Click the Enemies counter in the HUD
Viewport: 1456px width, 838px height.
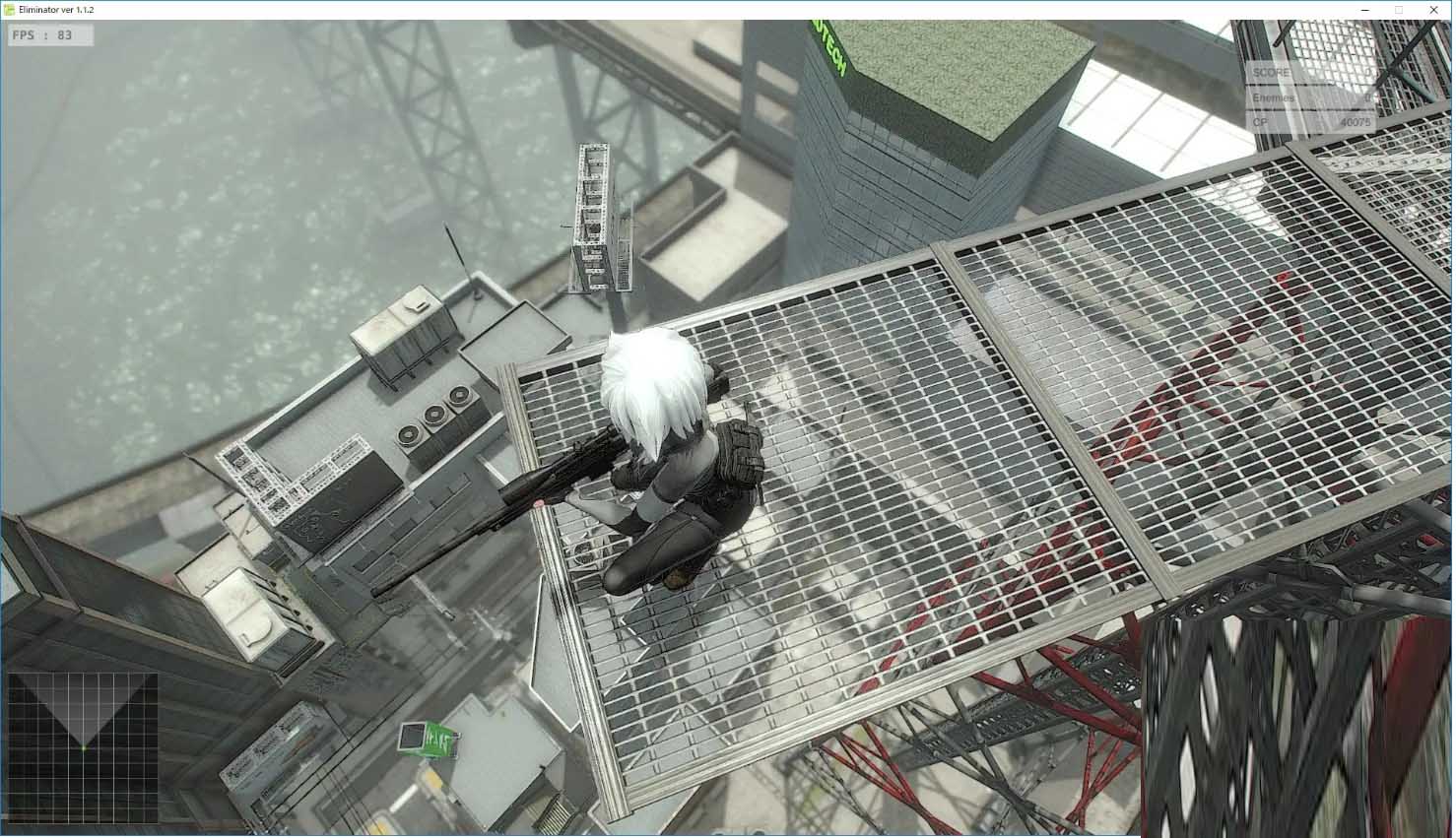1273,98
